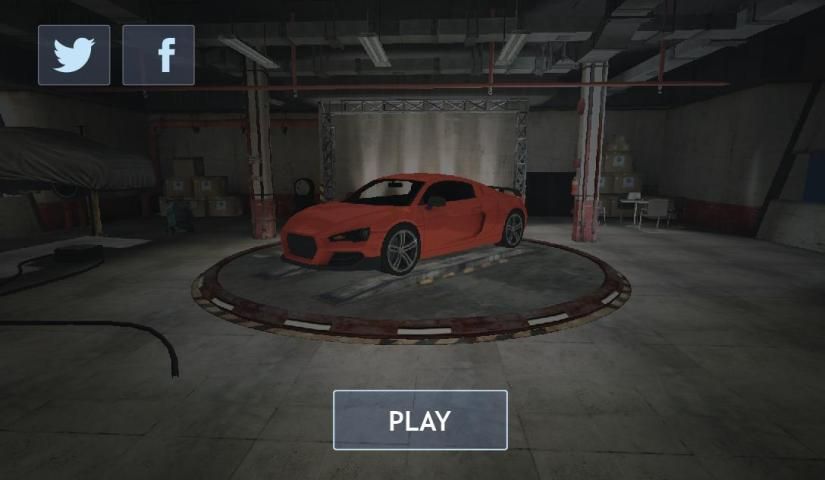This screenshot has height=480, width=825.
Task: Start the game with the PLAY button
Action: (420, 420)
